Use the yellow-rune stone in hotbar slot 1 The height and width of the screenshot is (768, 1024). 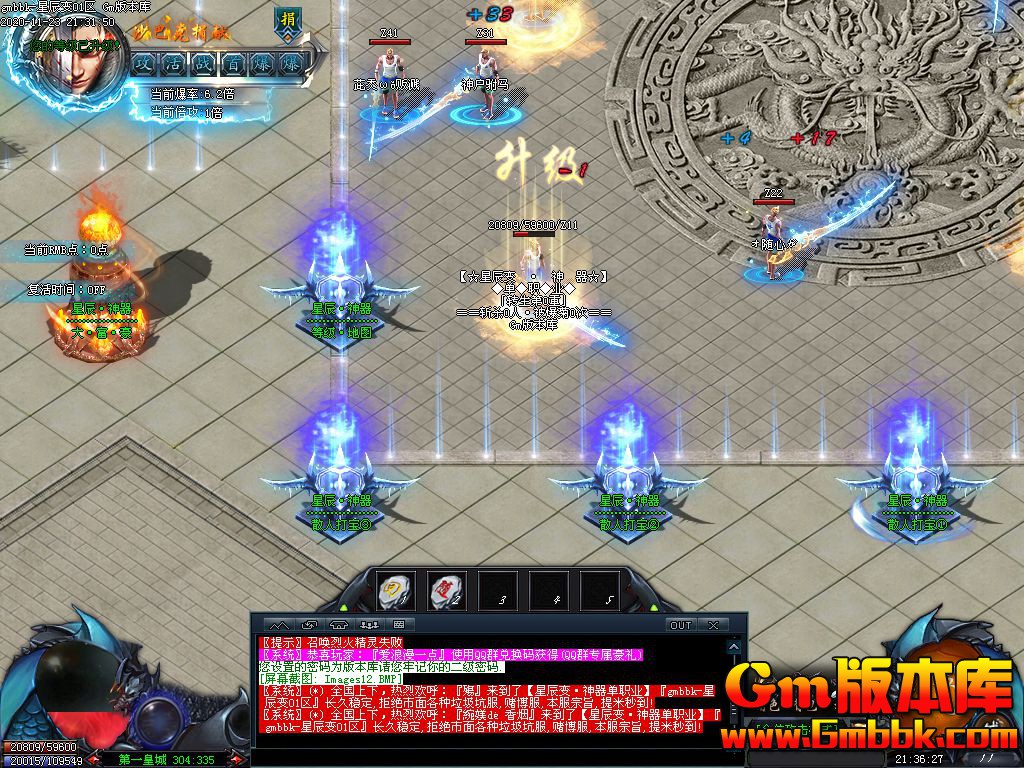coord(397,589)
